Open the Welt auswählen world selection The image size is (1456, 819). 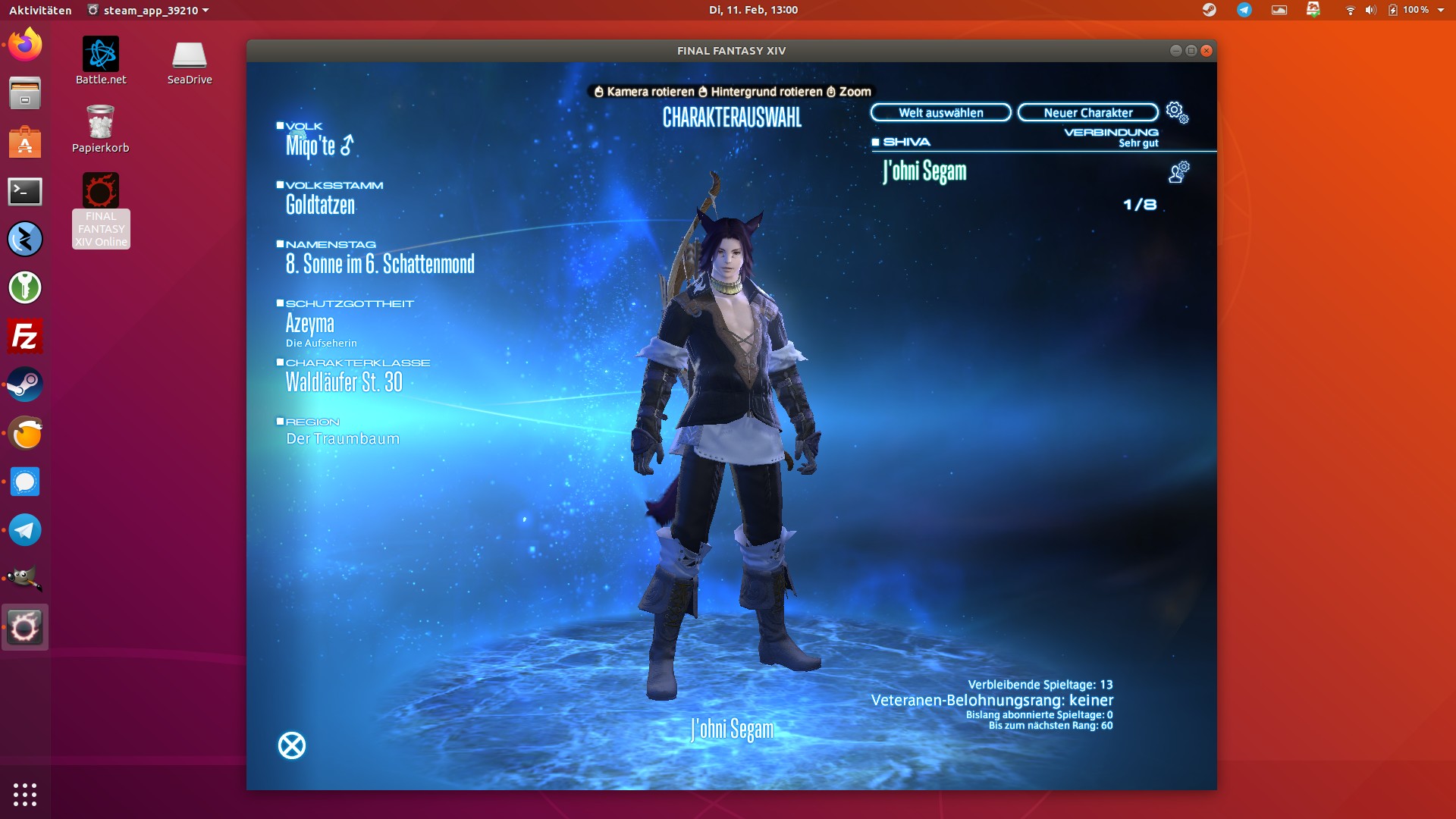[940, 113]
